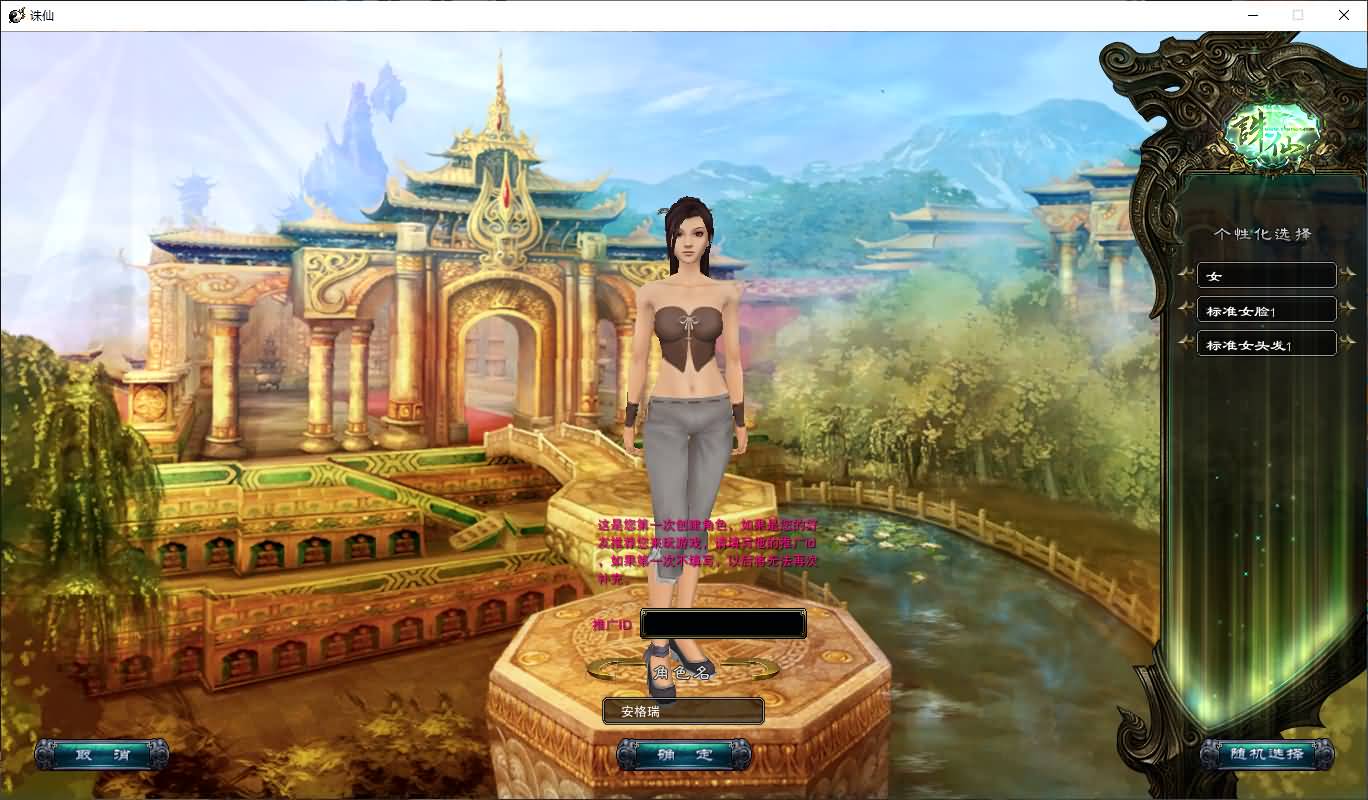Click right arrow next to the face style box
1368x800 pixels.
1346,309
